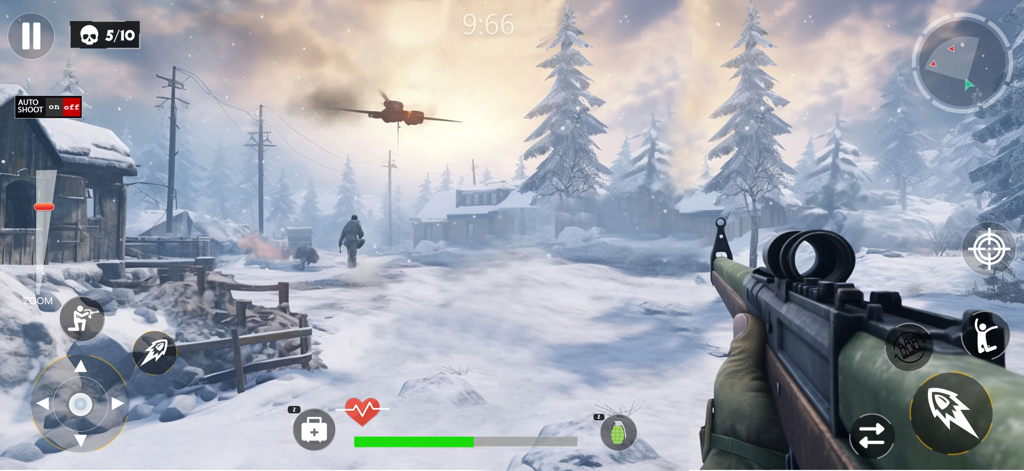Viewport: 1024px width, 471px height.
Task: Open the circular minimap radar
Action: coord(962,62)
